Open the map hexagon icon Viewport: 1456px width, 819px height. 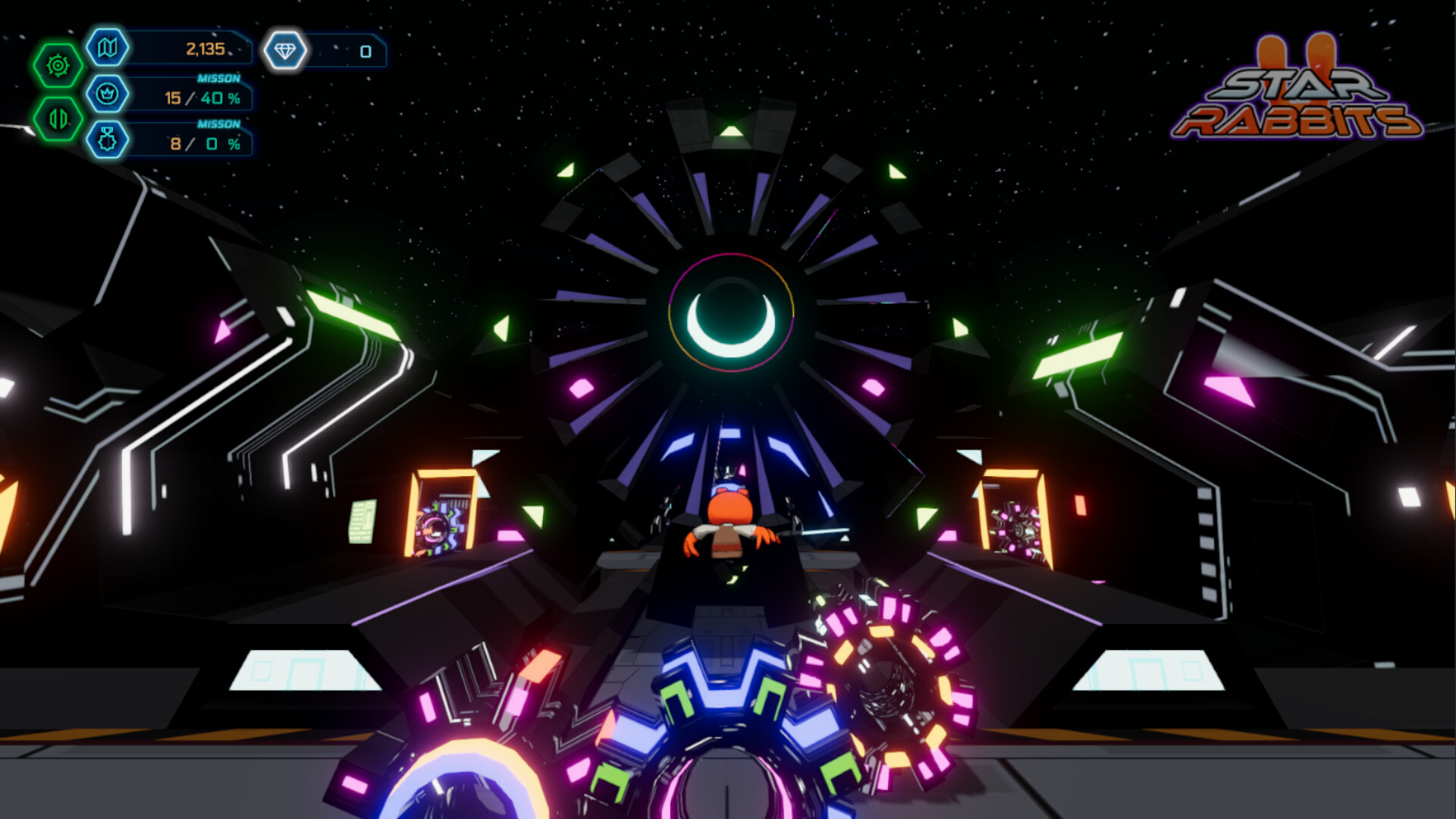[108, 48]
